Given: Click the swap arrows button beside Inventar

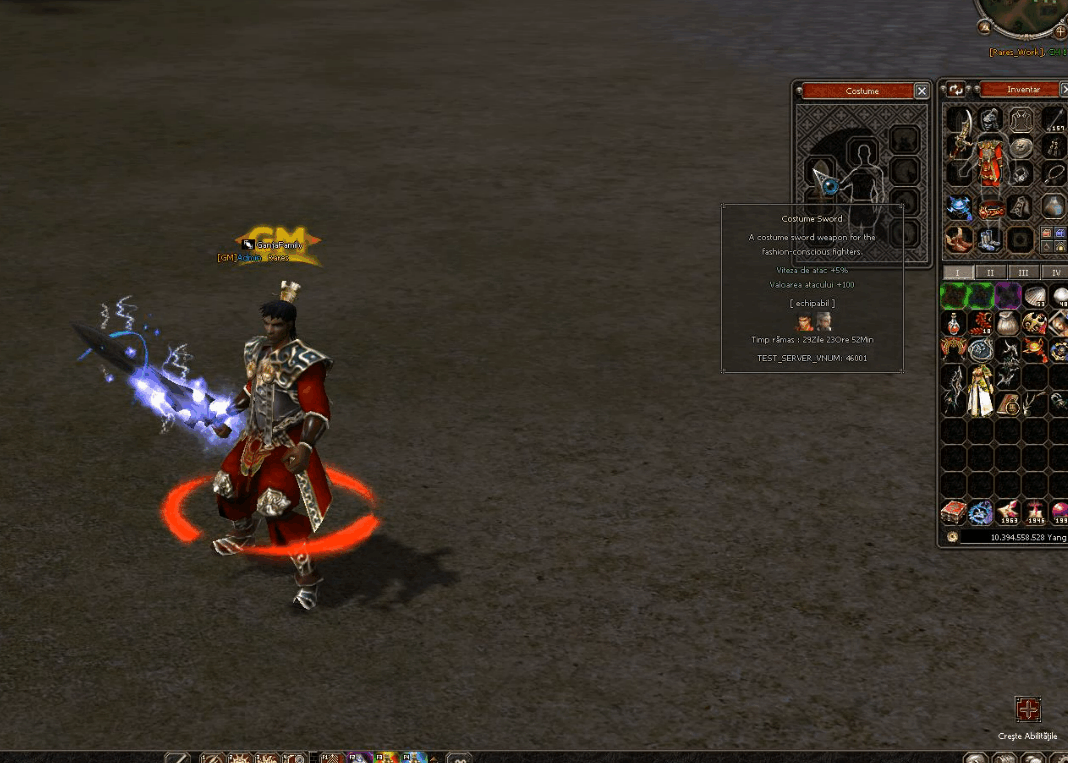Looking at the screenshot, I should pyautogui.click(x=956, y=89).
